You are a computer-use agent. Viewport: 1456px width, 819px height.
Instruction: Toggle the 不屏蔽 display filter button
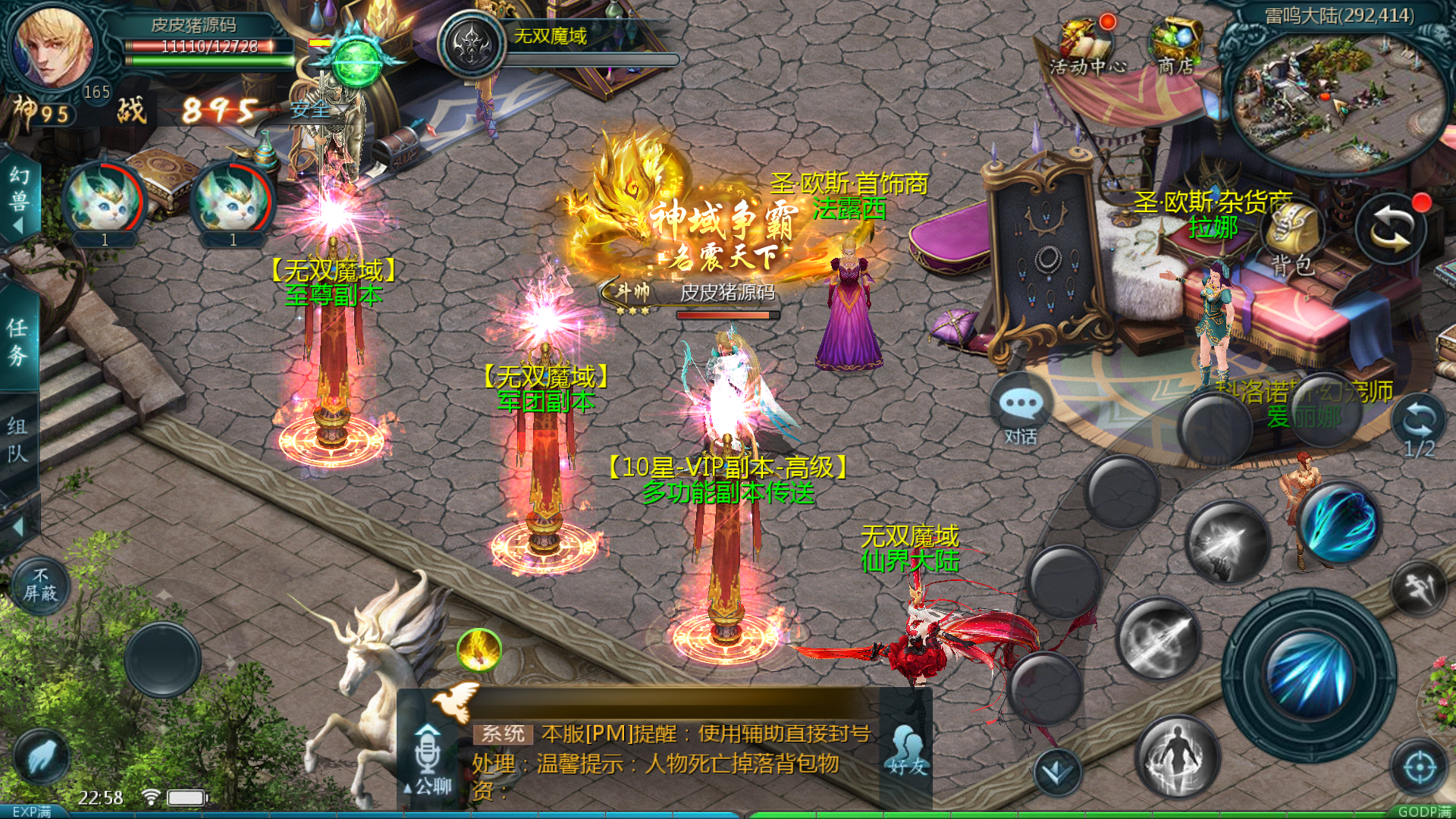(x=40, y=585)
